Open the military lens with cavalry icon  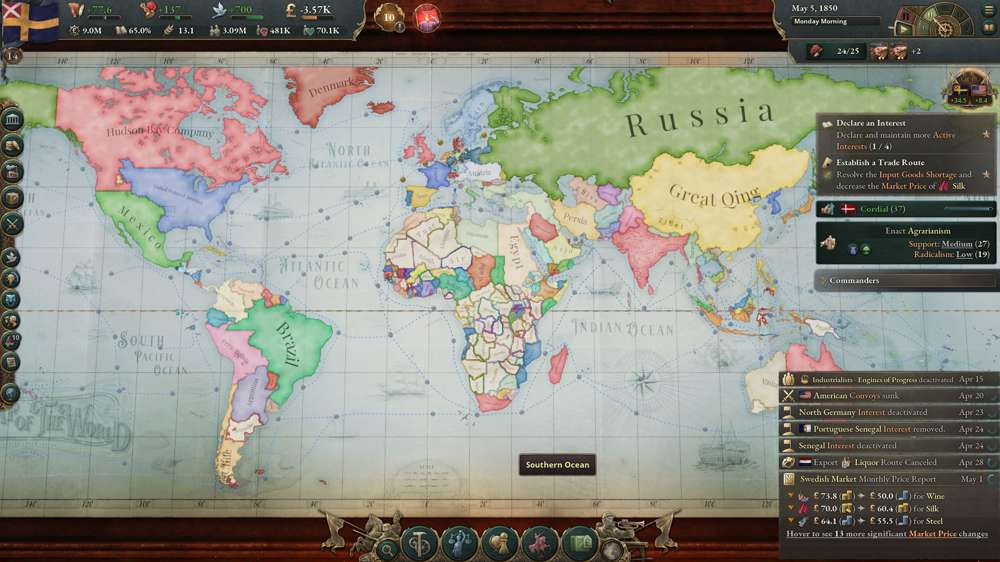click(x=540, y=545)
